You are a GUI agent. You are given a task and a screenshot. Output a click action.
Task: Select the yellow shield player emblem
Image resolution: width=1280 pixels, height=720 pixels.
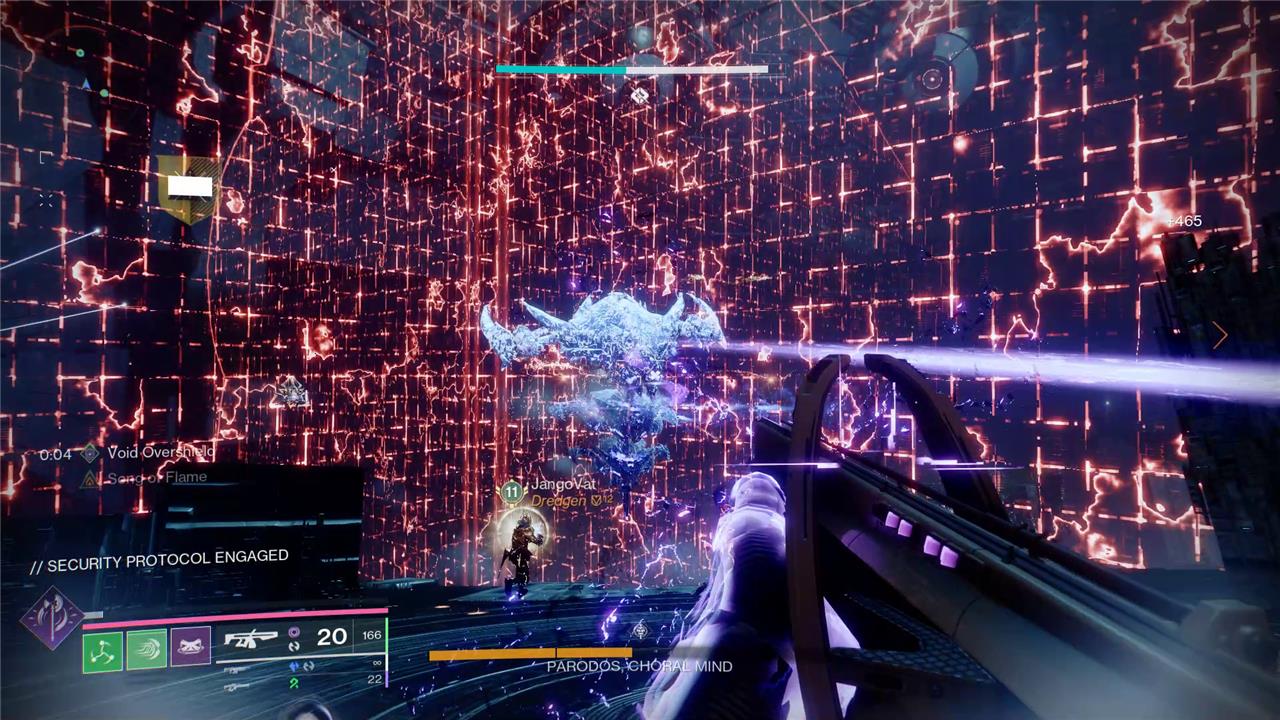188,189
